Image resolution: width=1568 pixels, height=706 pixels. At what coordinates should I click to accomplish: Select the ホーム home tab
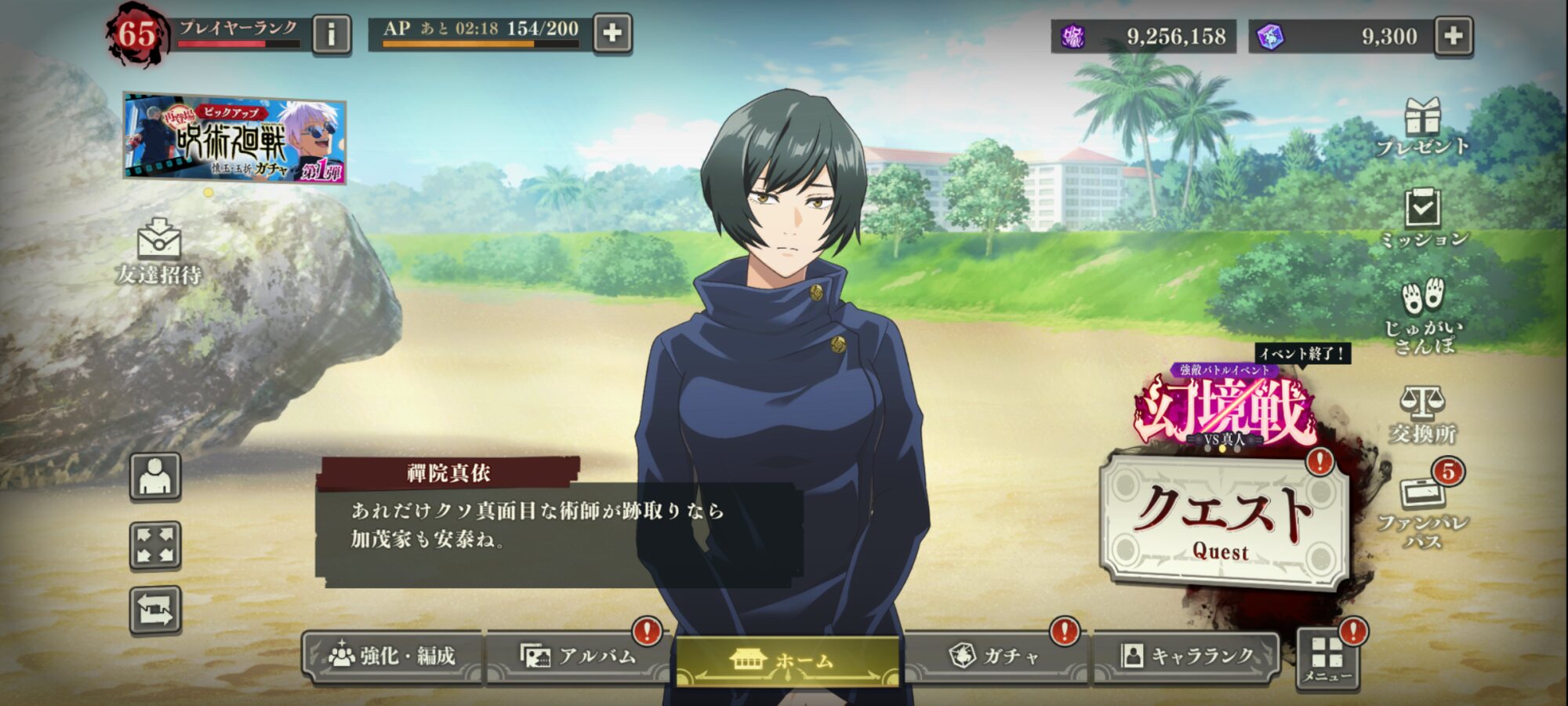tap(787, 659)
